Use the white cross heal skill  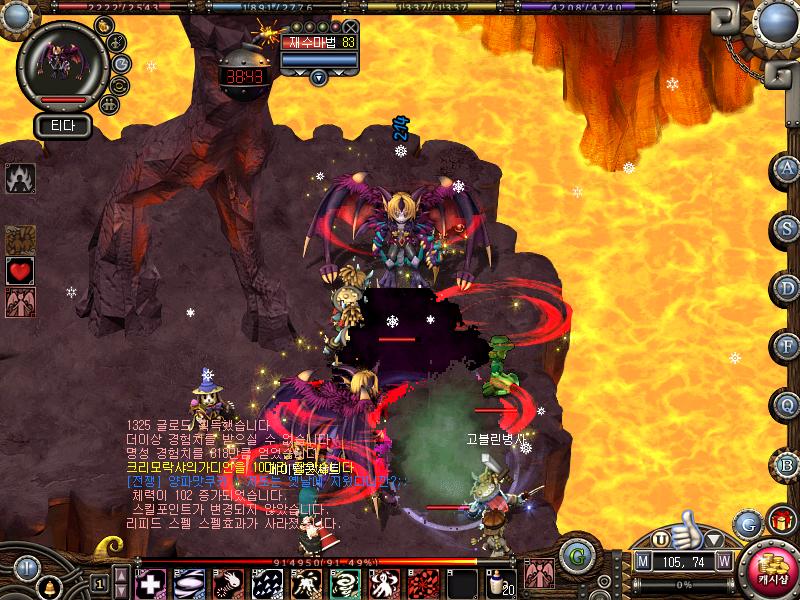coord(151,583)
